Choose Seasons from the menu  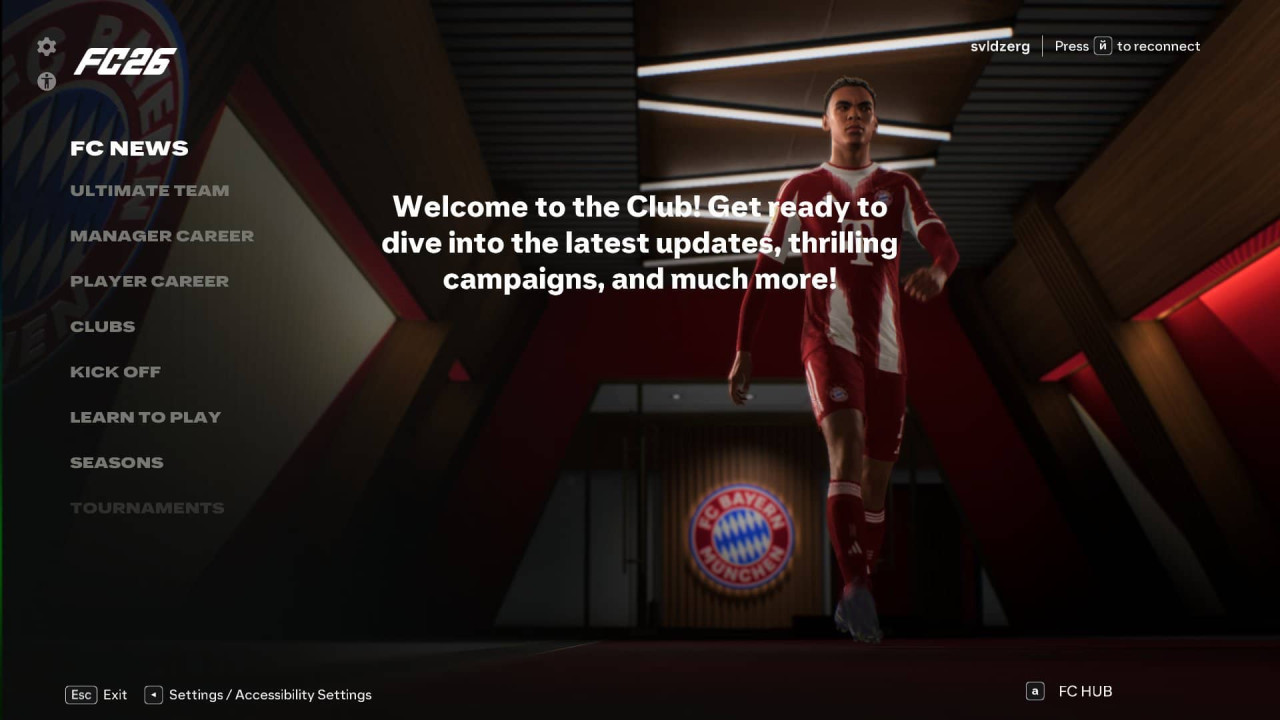click(116, 463)
